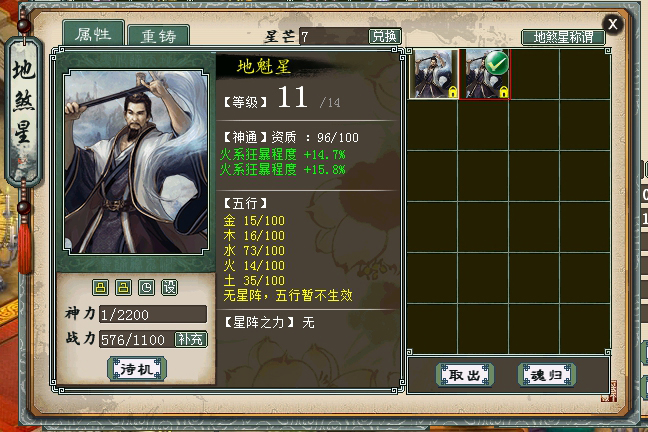This screenshot has height=432, width=648.
Task: Click the 兑换 button beside 星芒
Action: click(385, 36)
